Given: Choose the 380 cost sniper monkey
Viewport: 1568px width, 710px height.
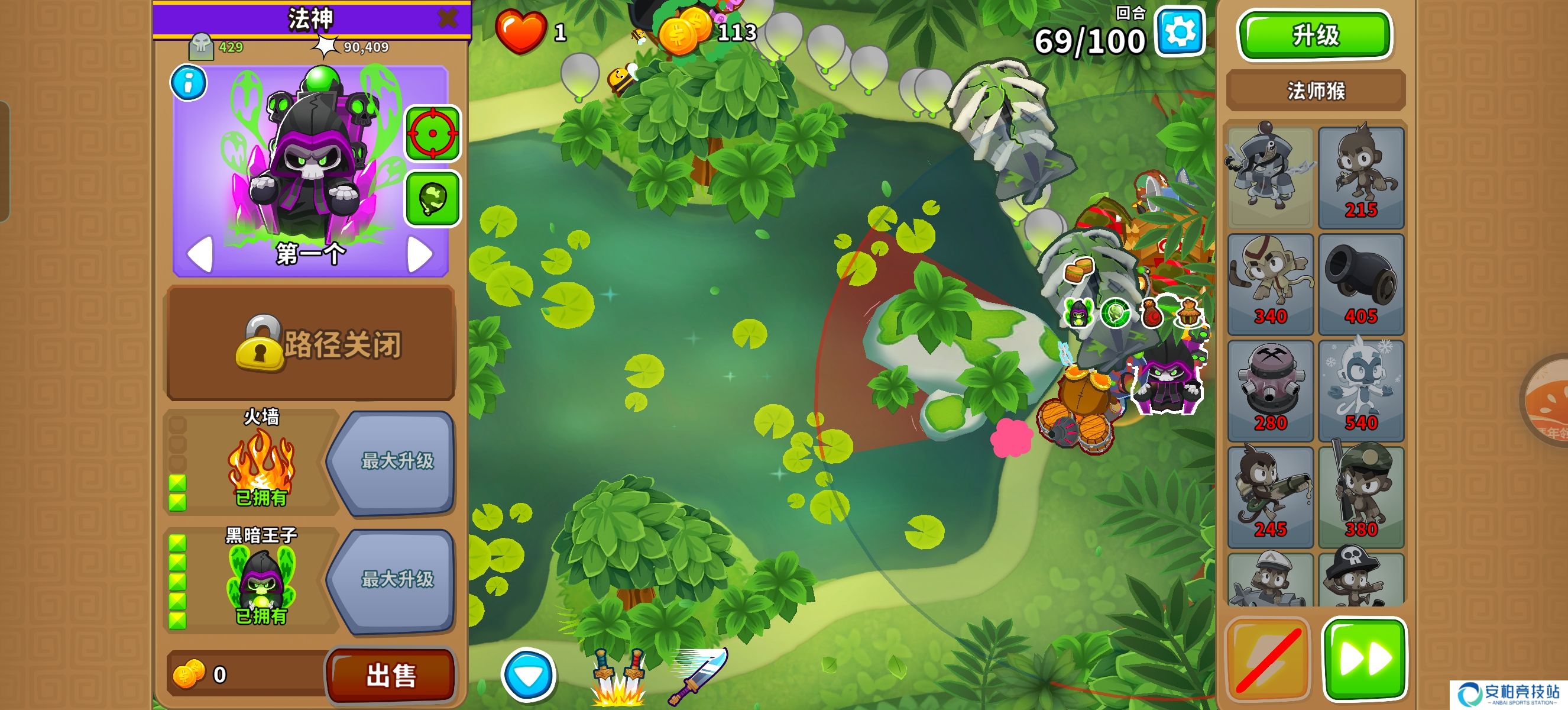Looking at the screenshot, I should tap(1361, 497).
